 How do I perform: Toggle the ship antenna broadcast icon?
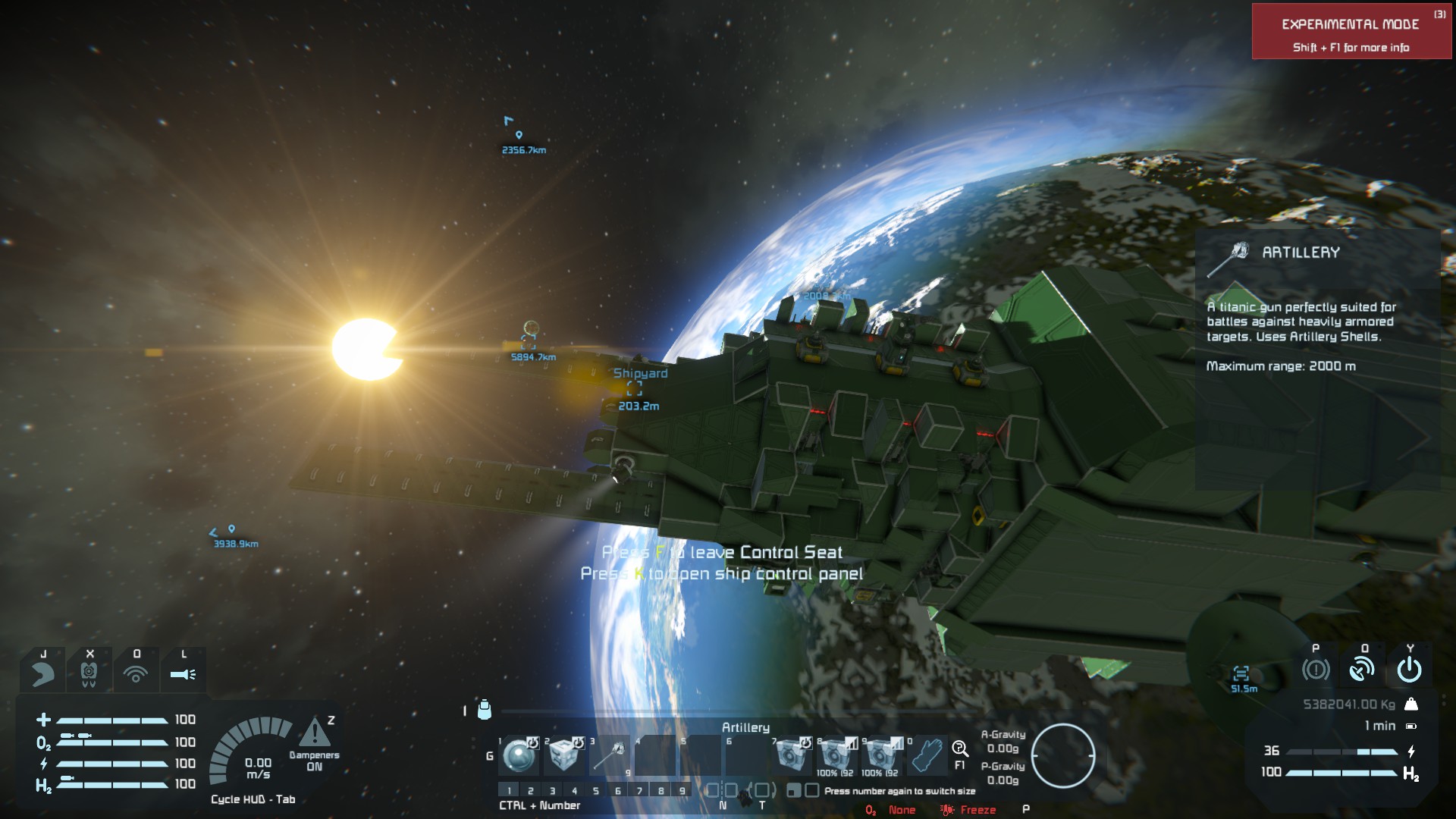(x=1362, y=670)
